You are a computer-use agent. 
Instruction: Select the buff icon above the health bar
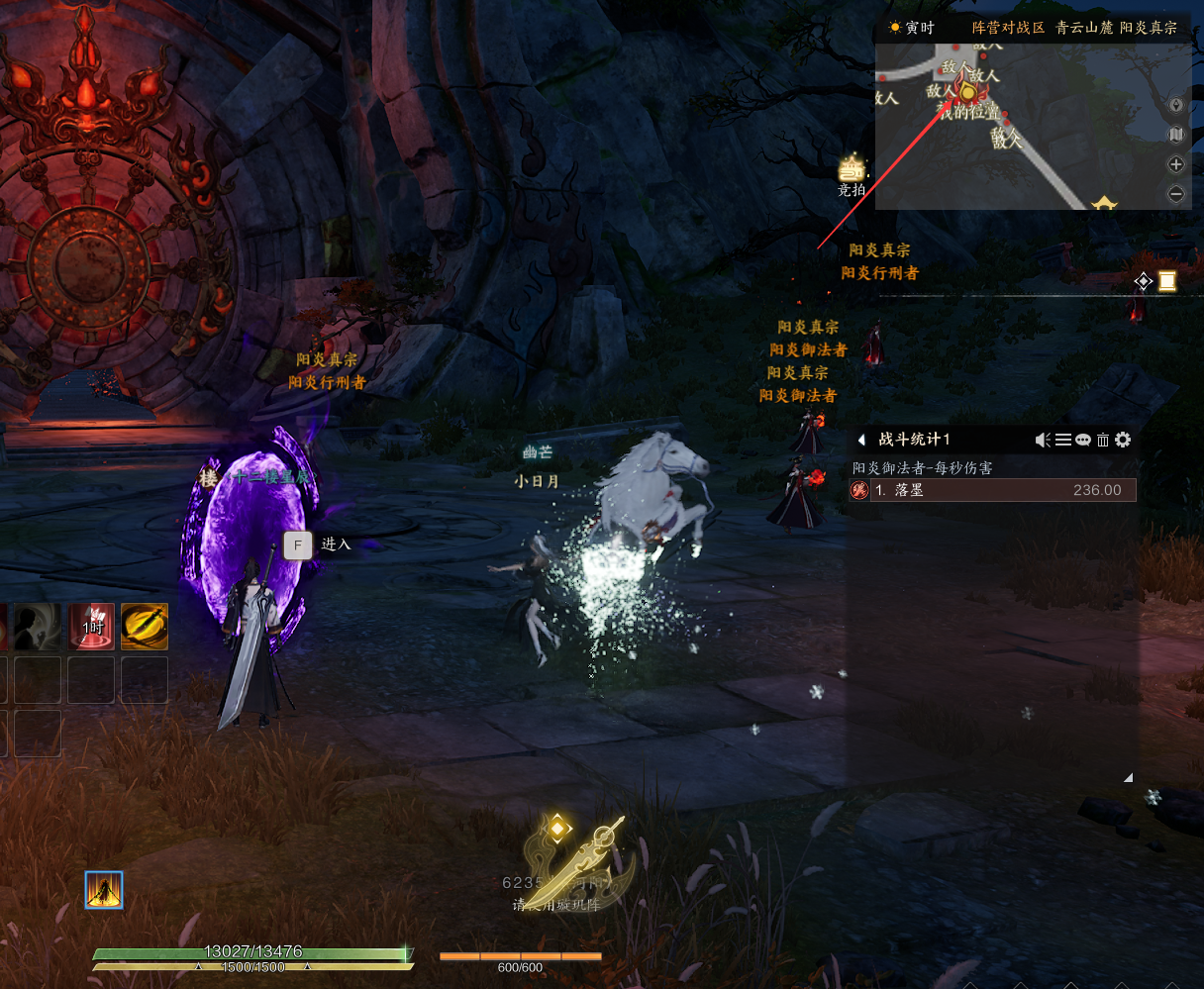pyautogui.click(x=104, y=890)
